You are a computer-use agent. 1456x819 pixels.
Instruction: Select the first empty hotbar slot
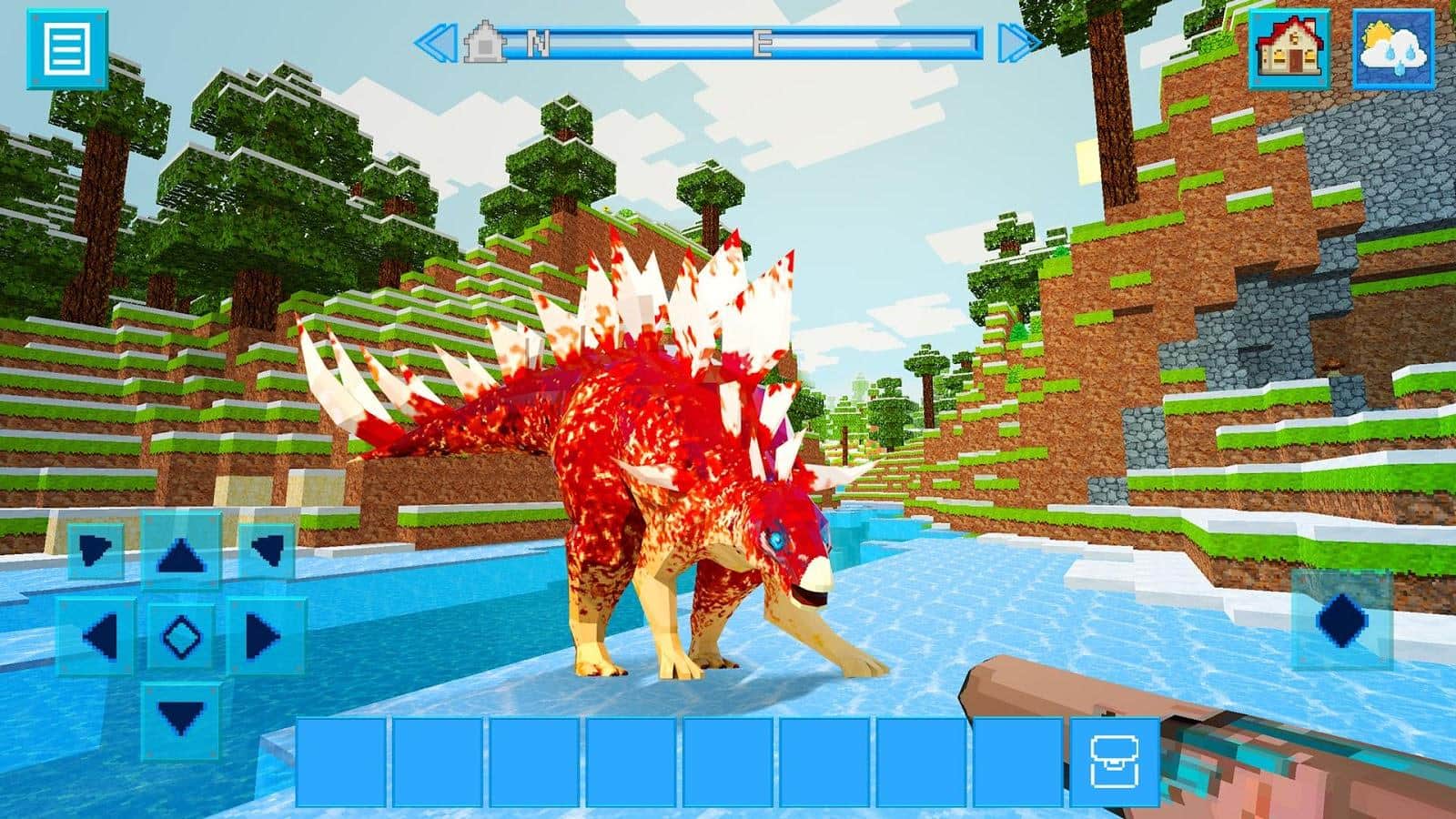click(x=341, y=757)
